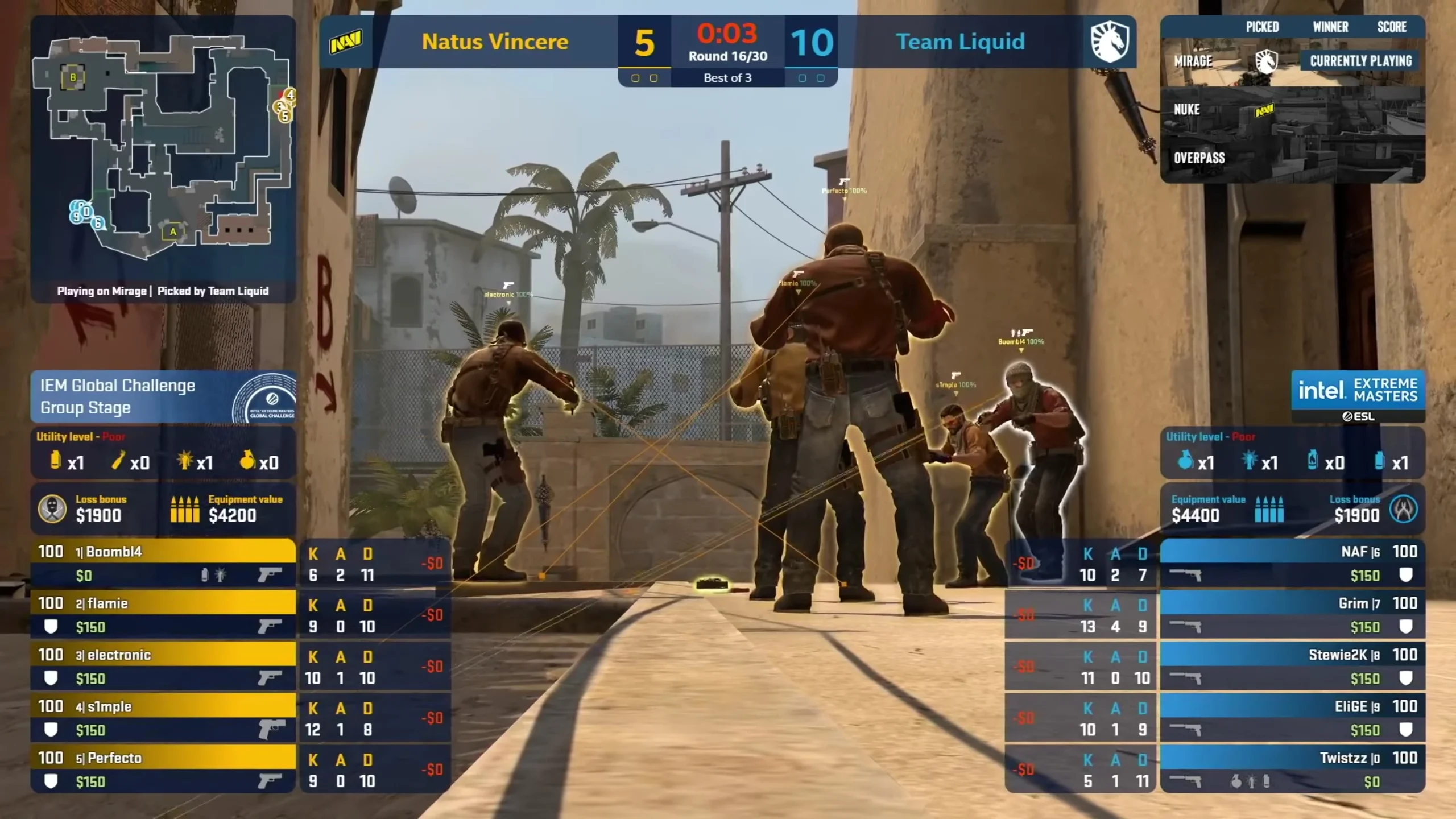Choose Grim's player row
Screen dimensions: 1456x819
click(x=1292, y=614)
